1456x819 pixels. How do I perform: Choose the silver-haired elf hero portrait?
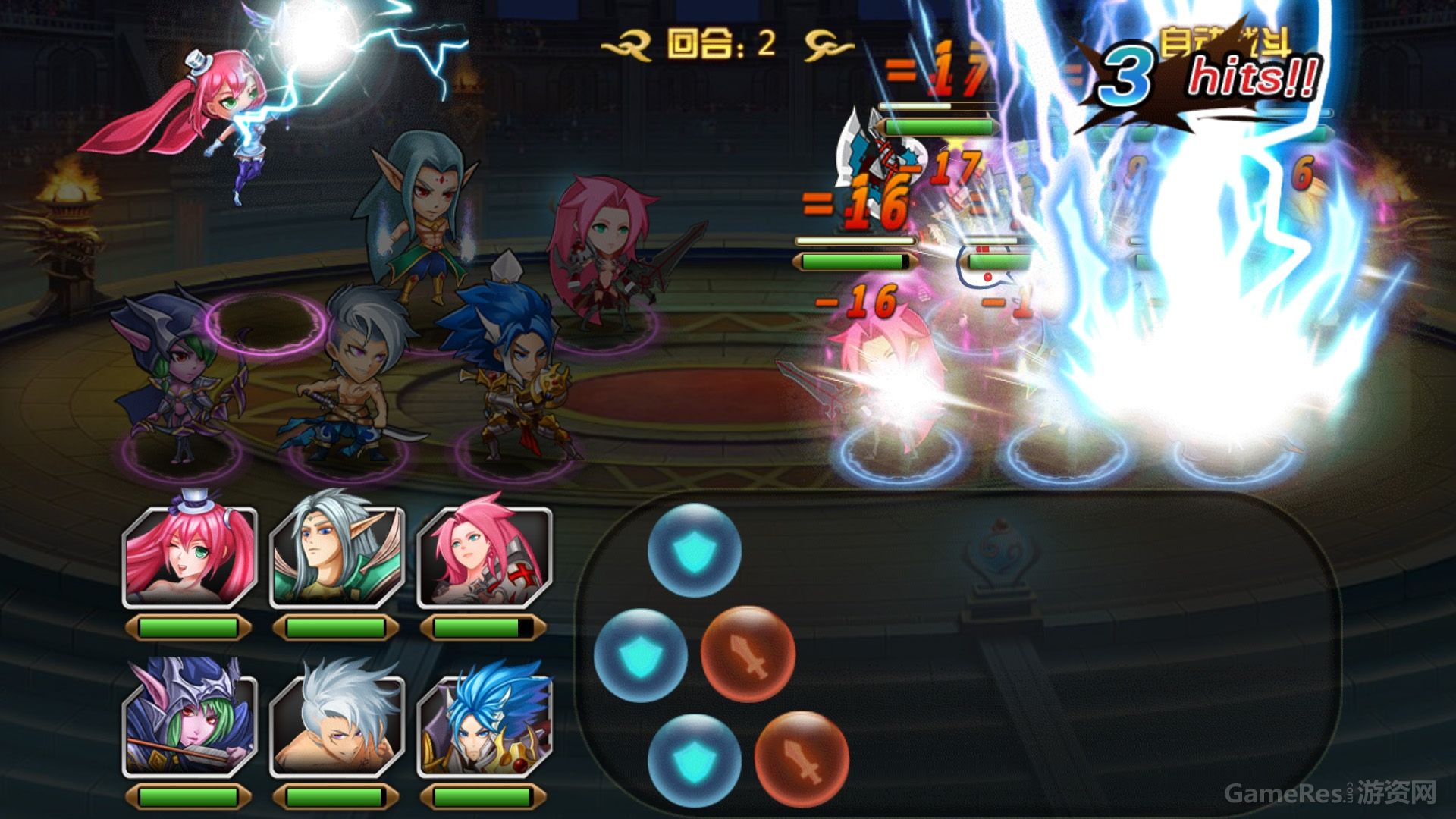point(337,557)
